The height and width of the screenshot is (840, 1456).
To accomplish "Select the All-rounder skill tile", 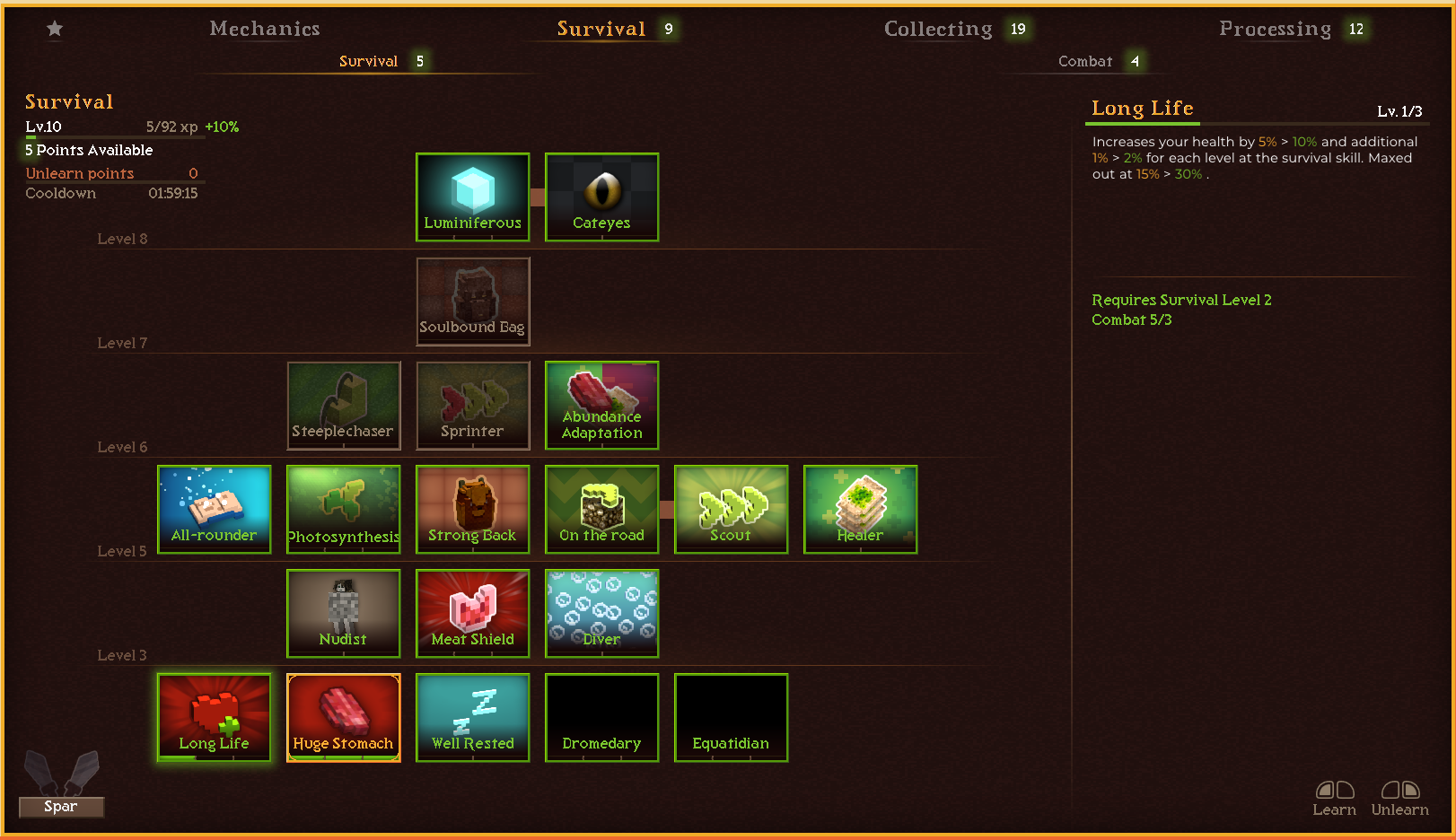I will (x=215, y=510).
